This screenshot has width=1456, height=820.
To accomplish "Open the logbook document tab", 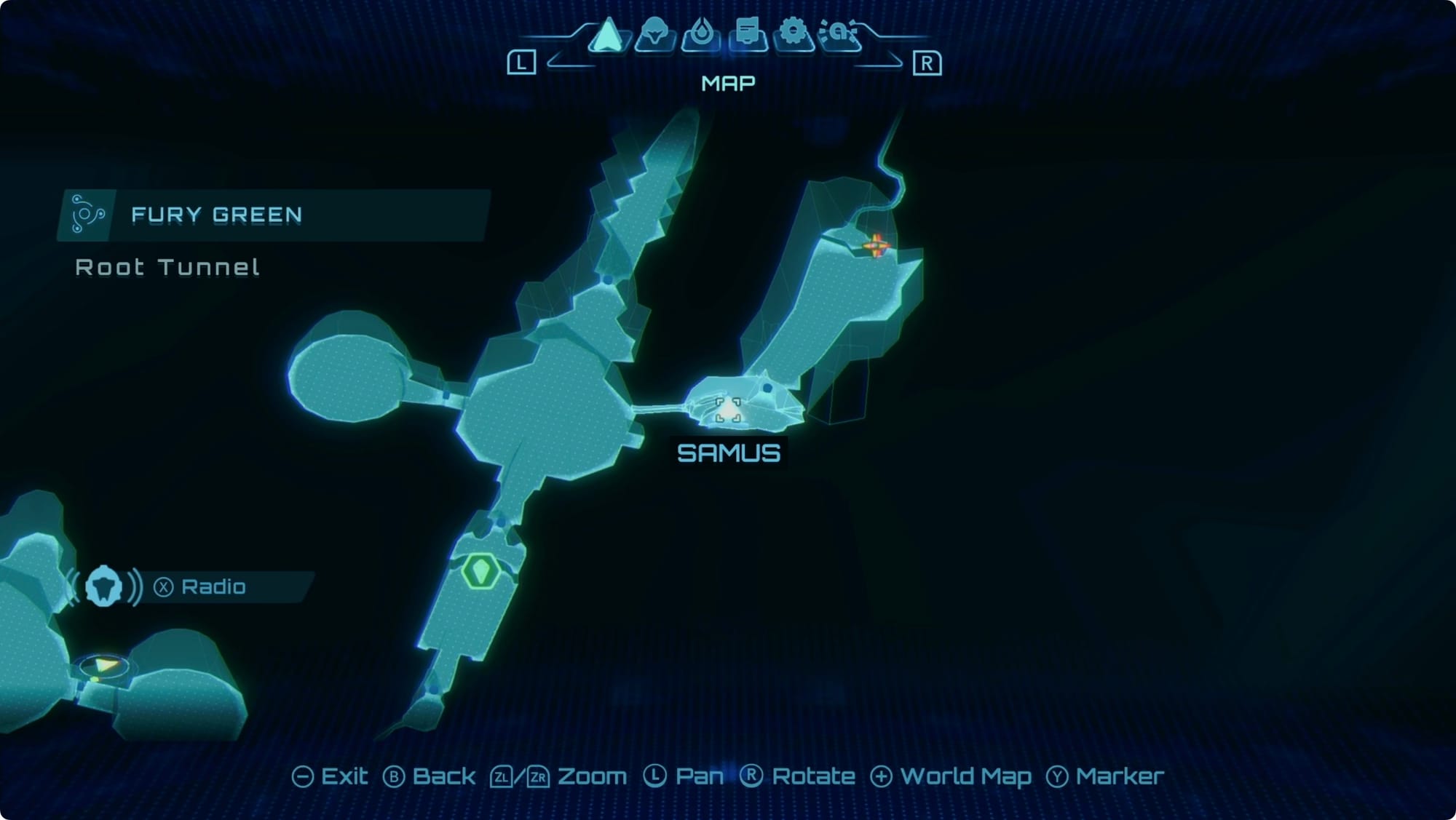I will (748, 33).
